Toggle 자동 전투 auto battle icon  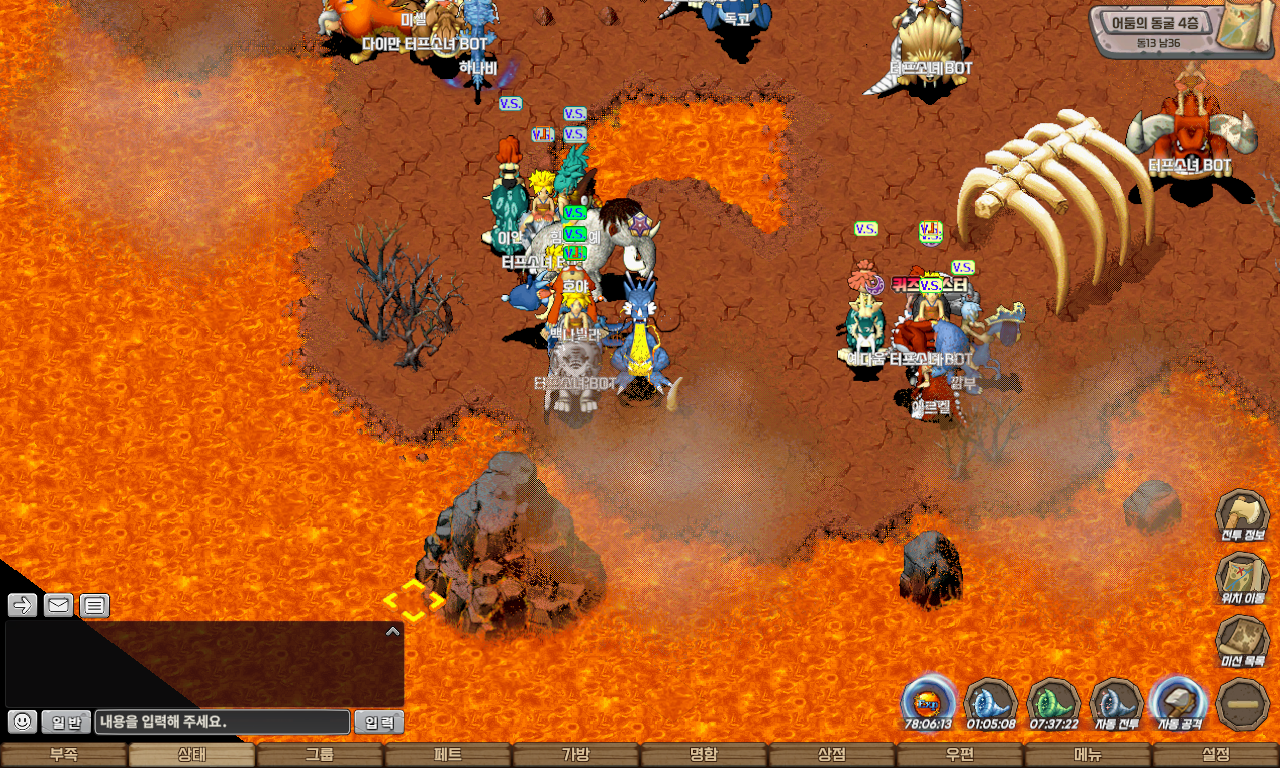point(1116,702)
